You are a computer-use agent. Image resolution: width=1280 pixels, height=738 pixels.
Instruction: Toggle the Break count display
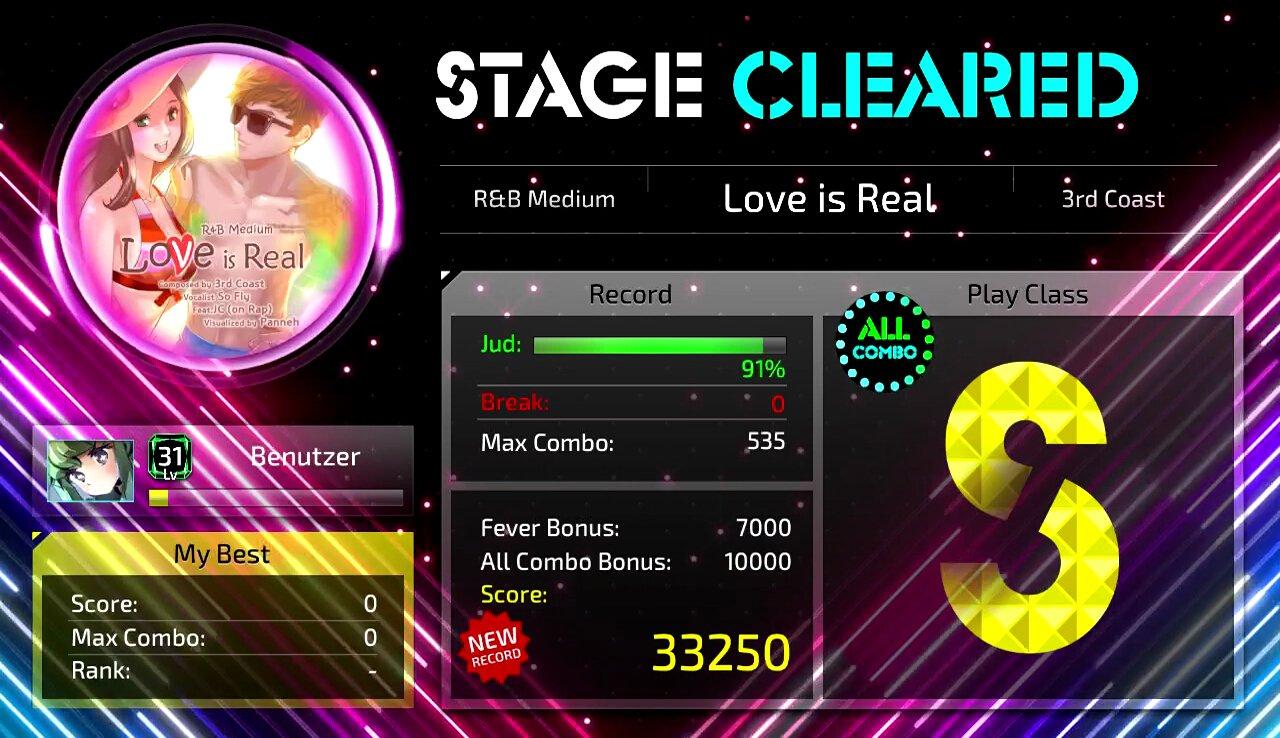click(x=630, y=402)
